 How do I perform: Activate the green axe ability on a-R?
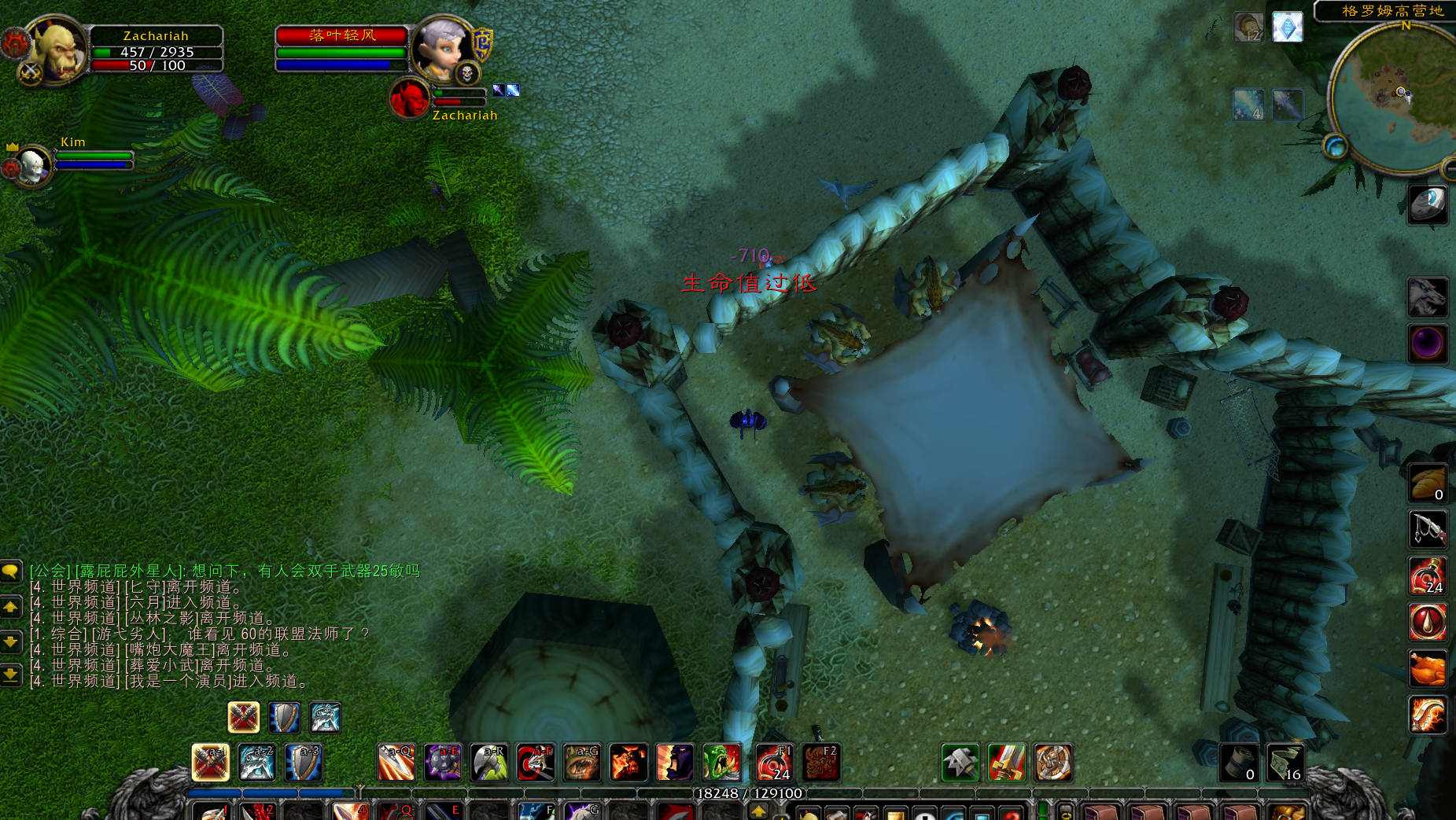(489, 763)
